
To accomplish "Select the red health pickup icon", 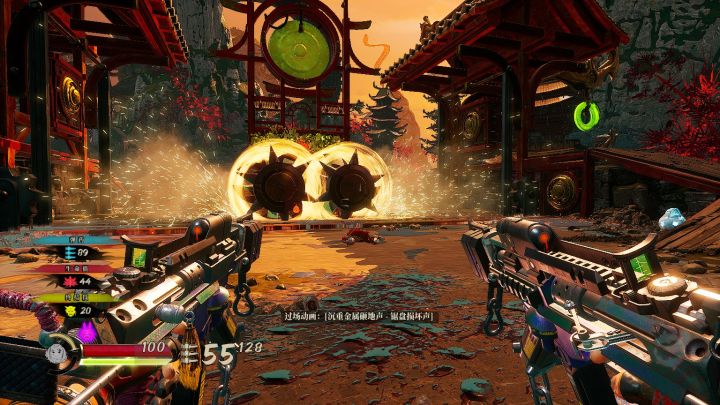I will (70, 282).
